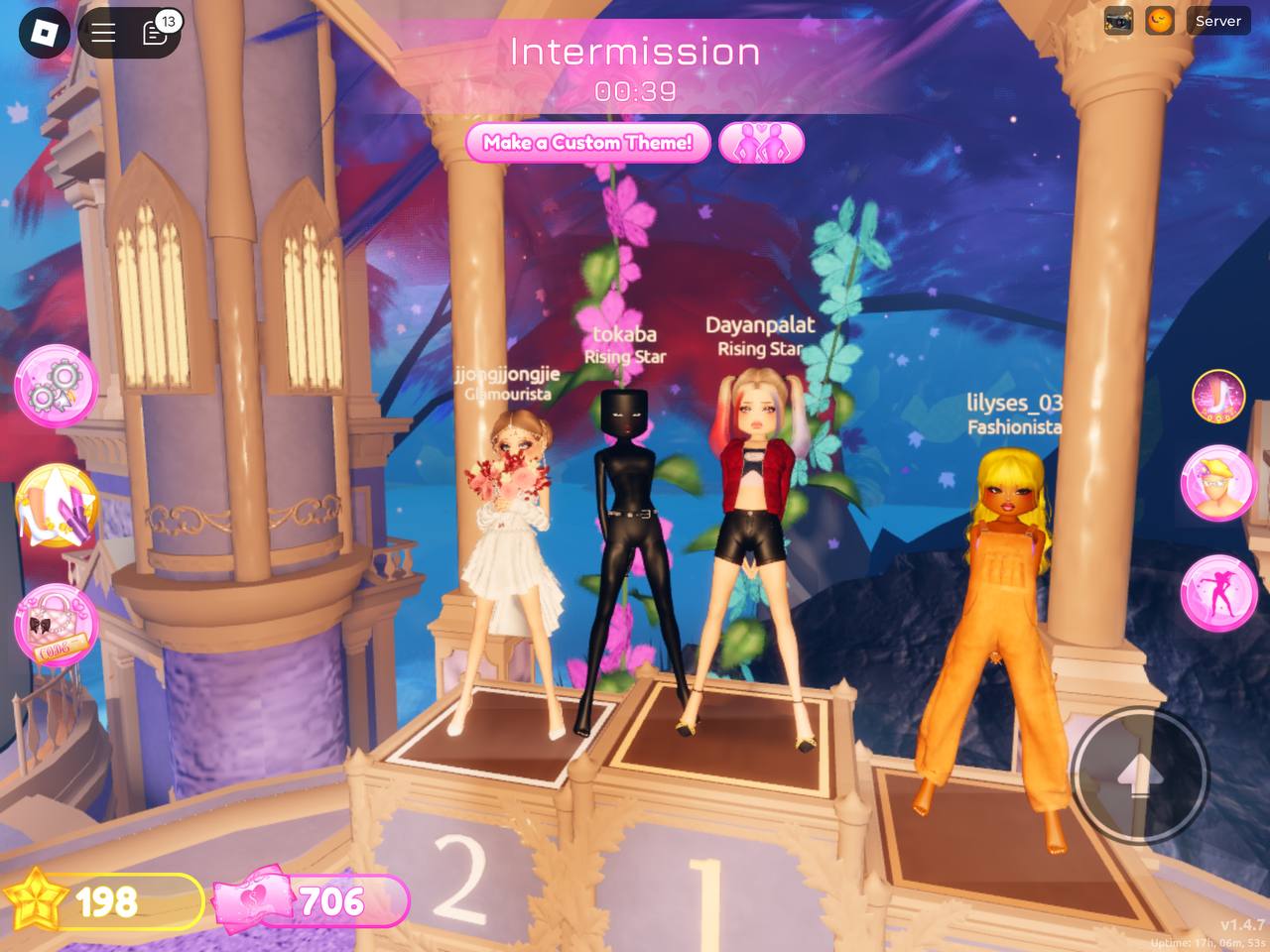The width and height of the screenshot is (1270, 952).
Task: Open the pink two-figures button
Action: click(x=761, y=143)
